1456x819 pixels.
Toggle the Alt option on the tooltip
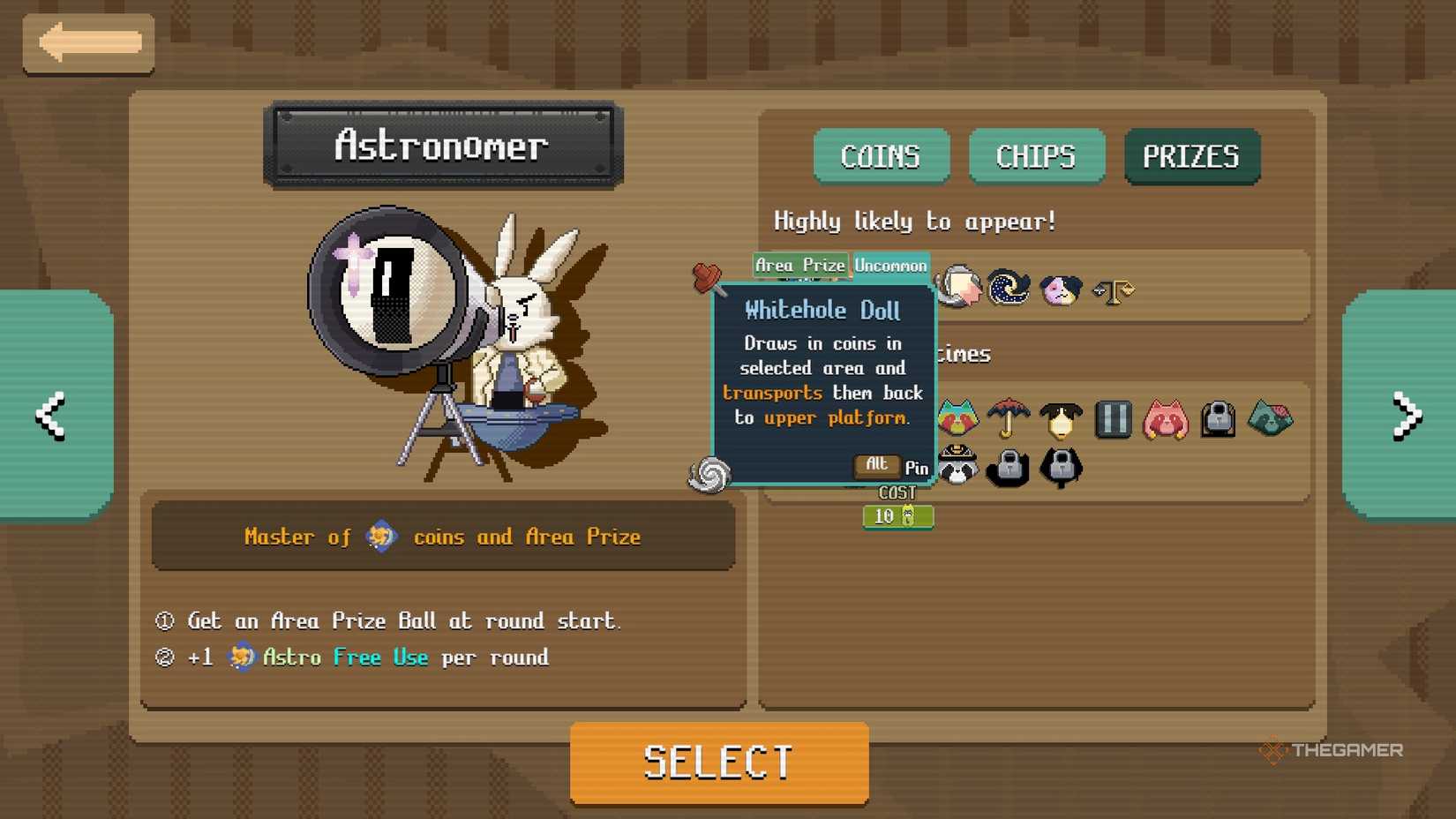click(875, 465)
